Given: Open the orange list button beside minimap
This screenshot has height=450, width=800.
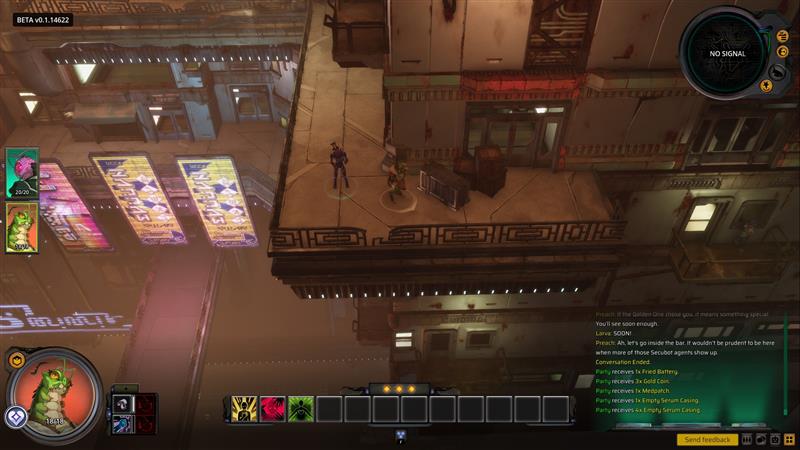Looking at the screenshot, I should (x=783, y=36).
